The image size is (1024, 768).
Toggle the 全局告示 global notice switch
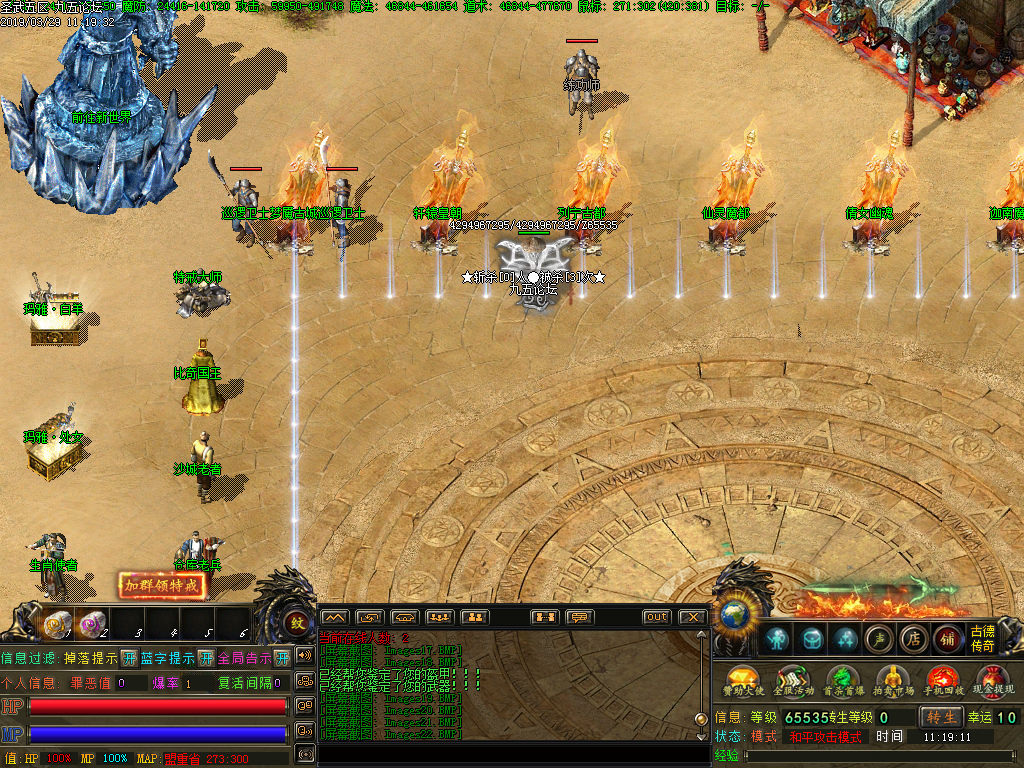coord(282,658)
